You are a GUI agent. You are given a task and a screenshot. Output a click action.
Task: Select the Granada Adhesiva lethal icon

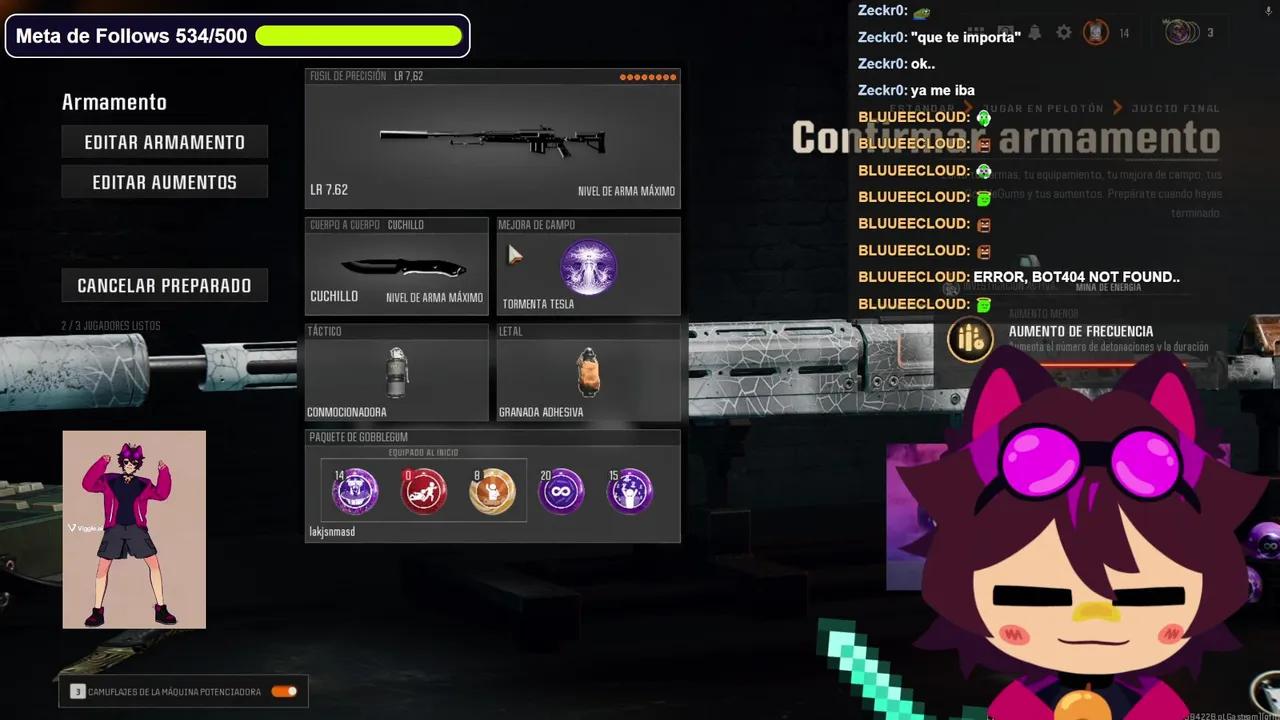click(587, 373)
